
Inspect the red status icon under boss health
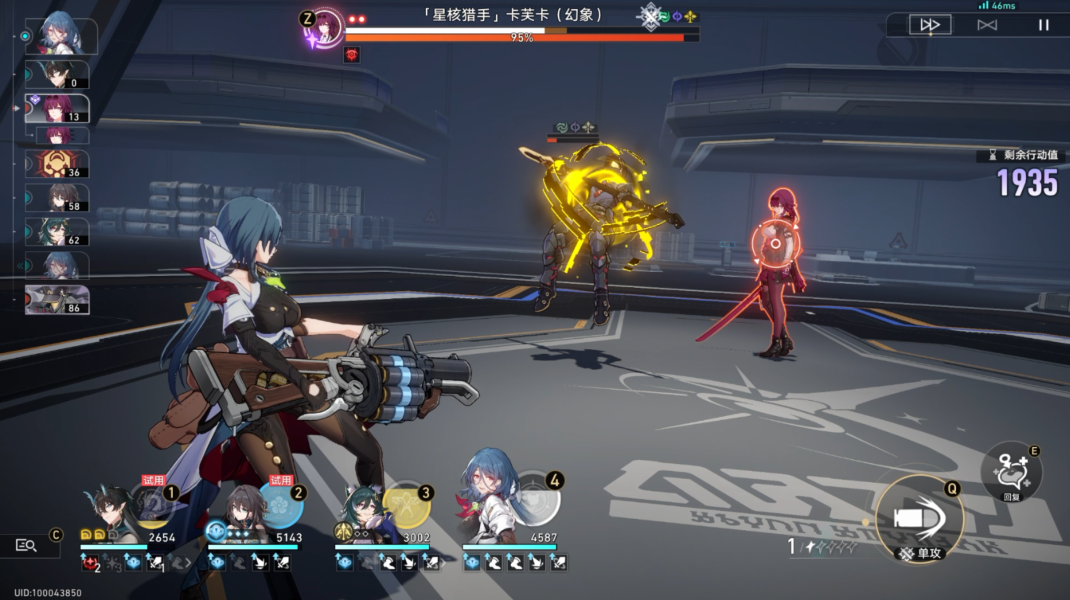pos(352,55)
